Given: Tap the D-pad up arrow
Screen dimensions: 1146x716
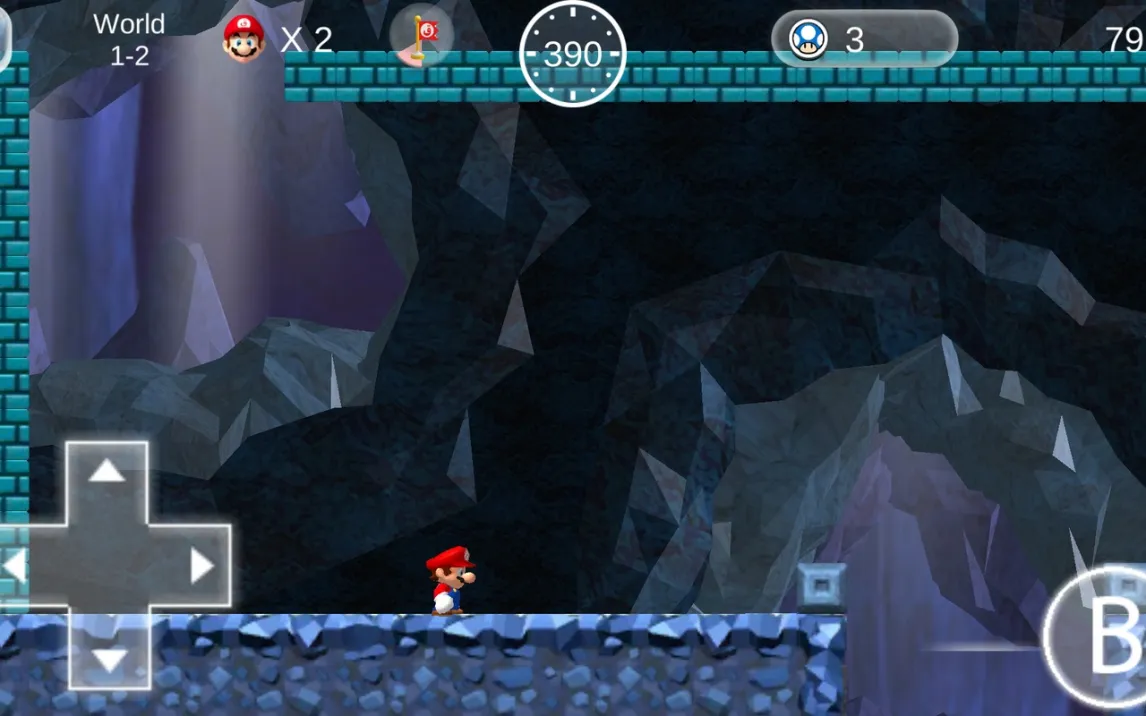Looking at the screenshot, I should pyautogui.click(x=107, y=472).
